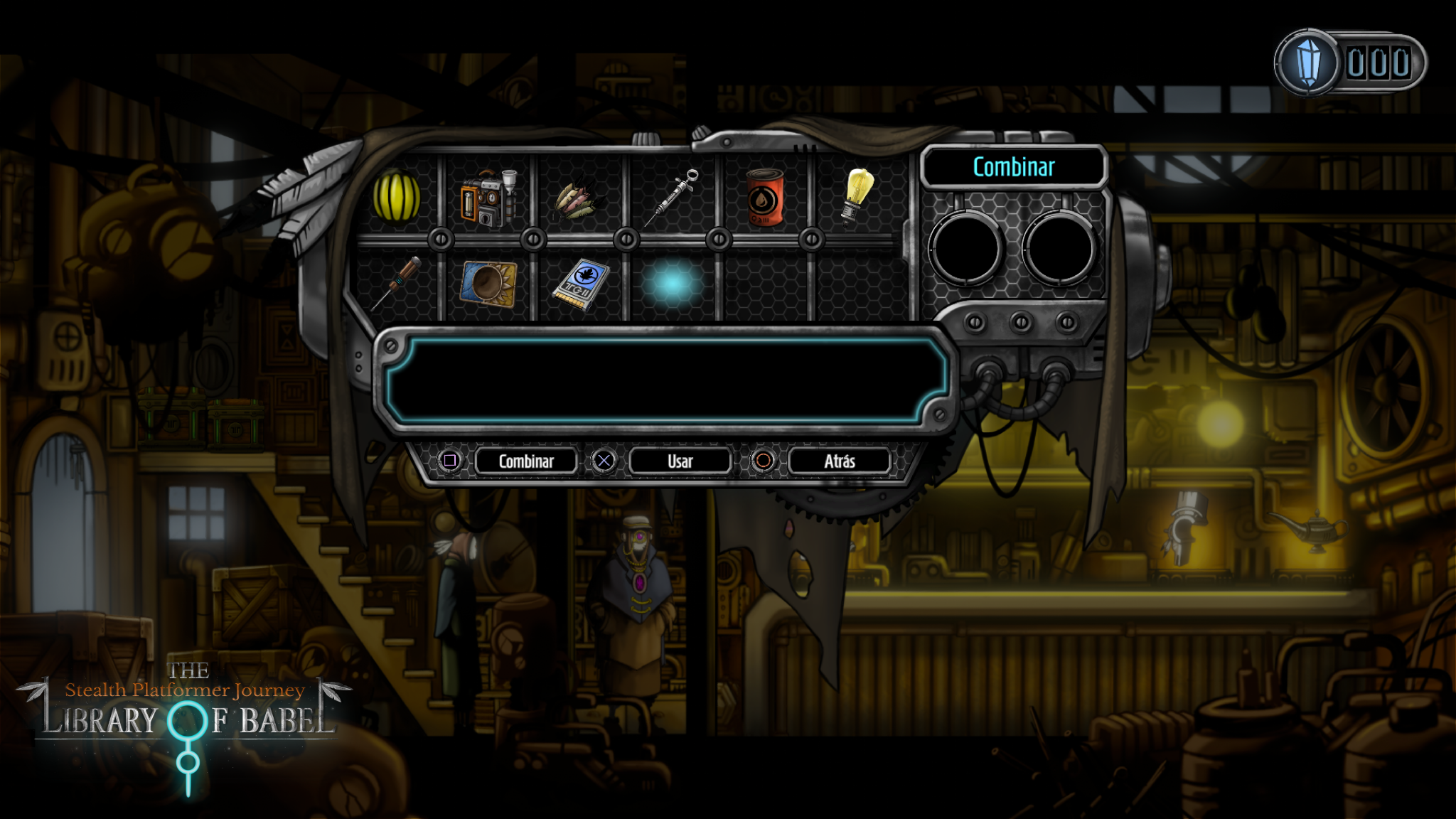Select the square PlayStation button icon beside Combinar

point(451,461)
